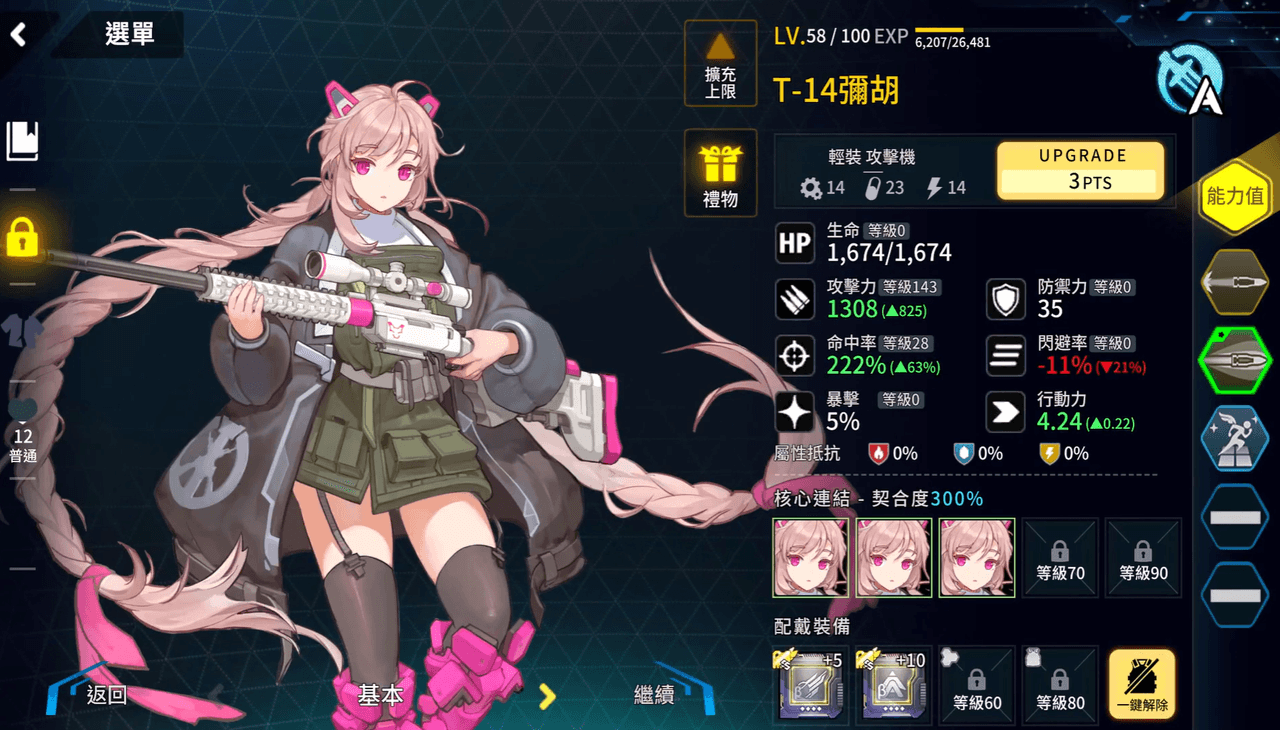
Task: Click the 等級90 locked core link slot
Action: coord(1143,558)
